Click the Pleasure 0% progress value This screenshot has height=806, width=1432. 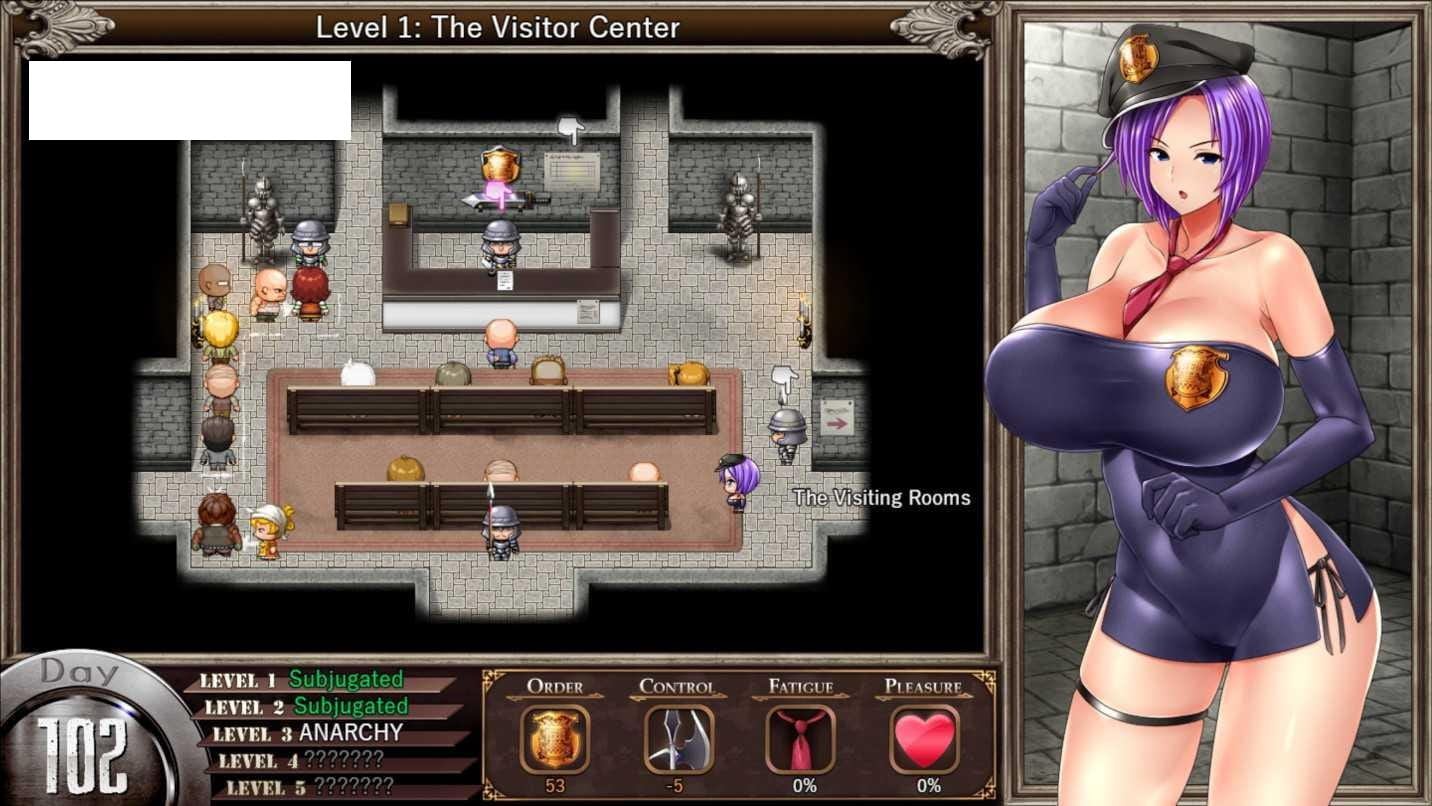pos(924,786)
